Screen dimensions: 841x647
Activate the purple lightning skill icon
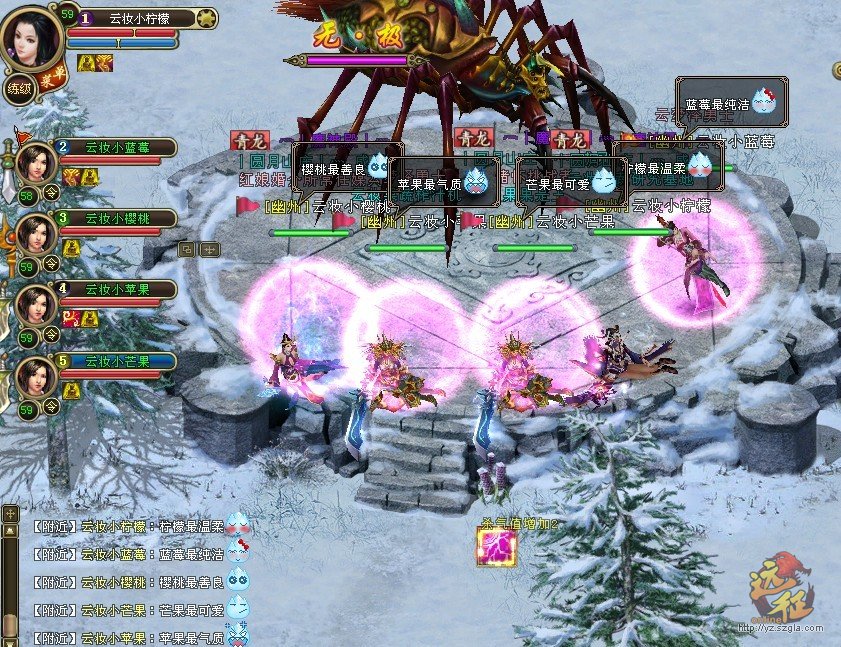[x=498, y=548]
